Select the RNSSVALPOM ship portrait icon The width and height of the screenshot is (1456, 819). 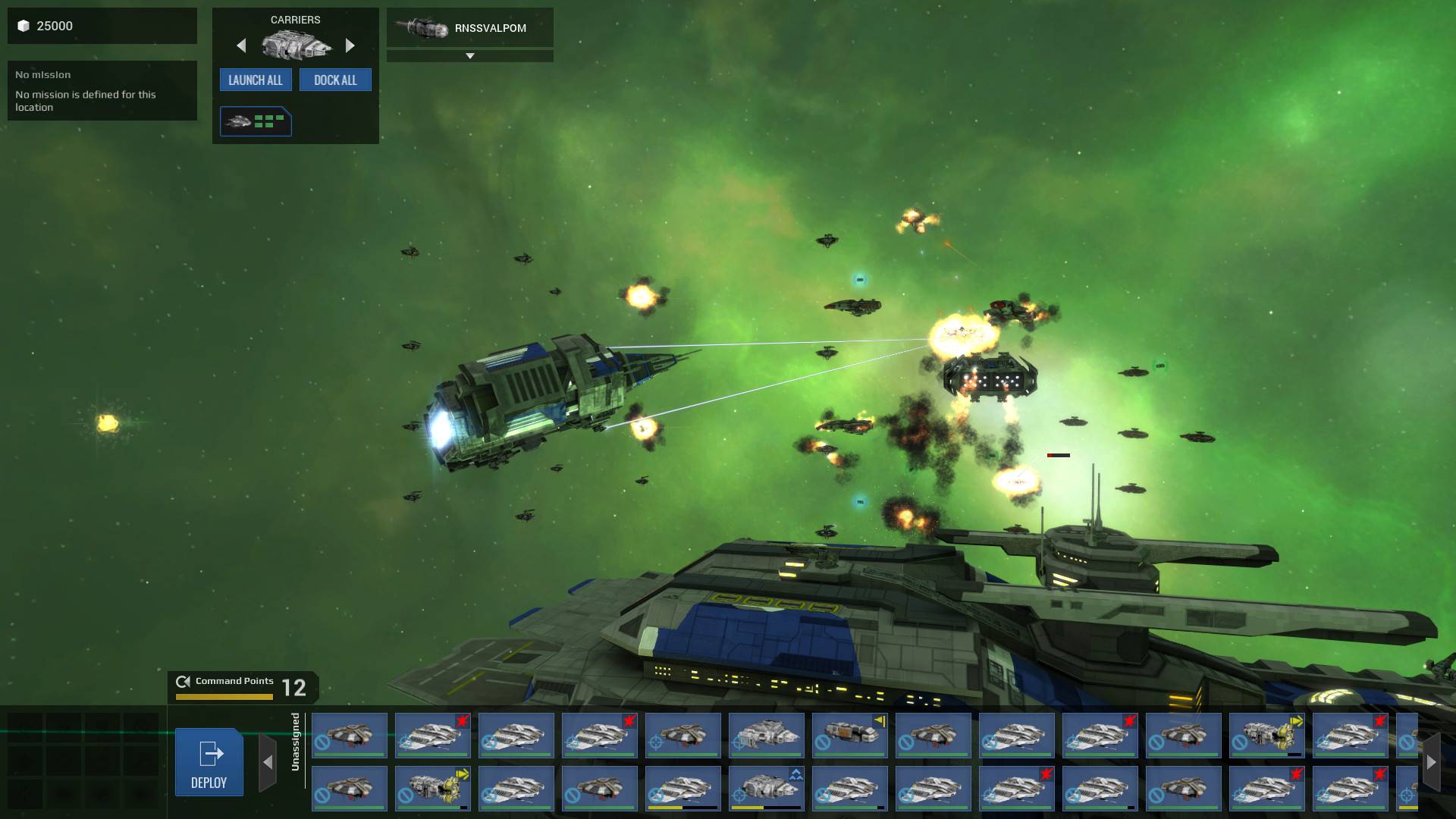point(423,27)
